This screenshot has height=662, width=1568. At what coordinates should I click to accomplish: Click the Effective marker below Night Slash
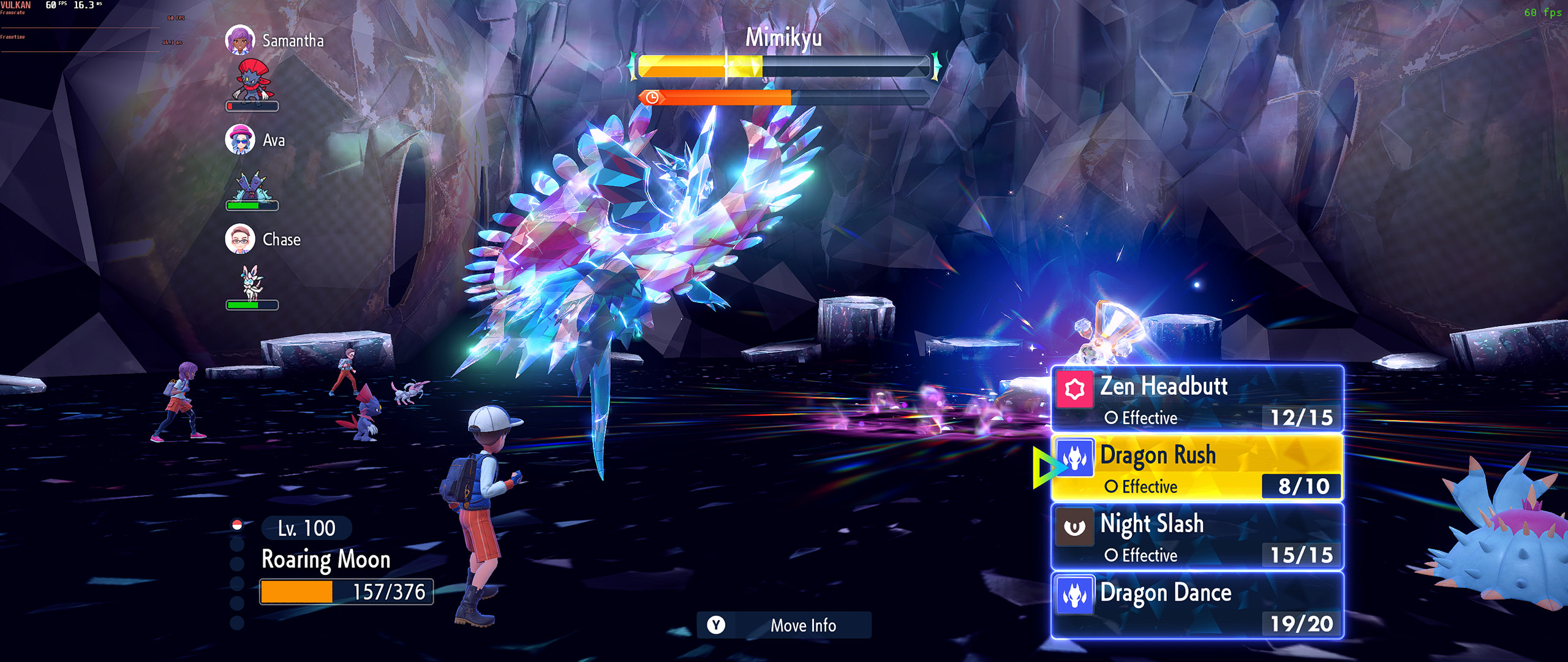click(x=1140, y=555)
